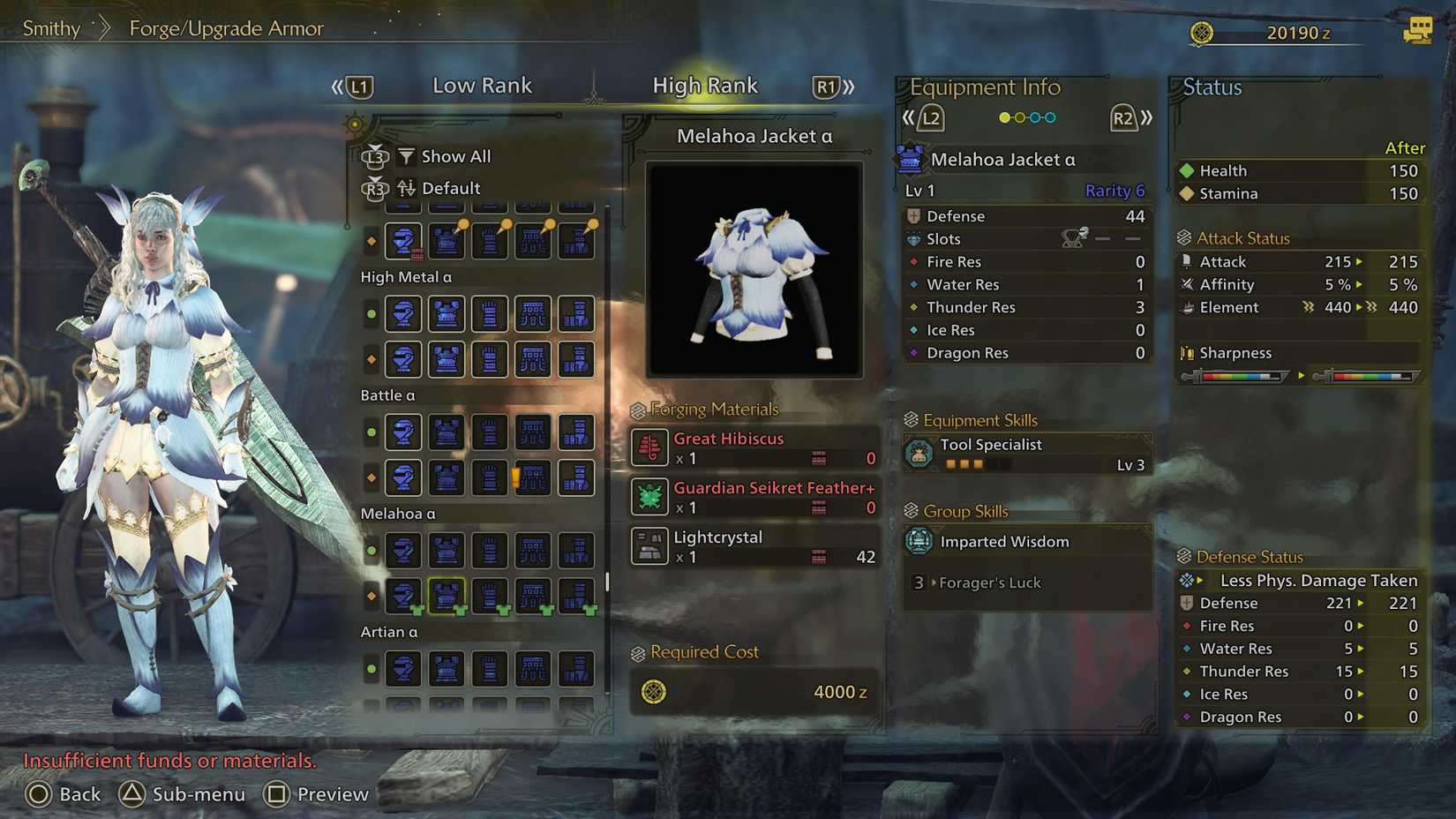This screenshot has width=1456, height=819.
Task: Click the Lightcrystal material icon
Action: click(649, 546)
